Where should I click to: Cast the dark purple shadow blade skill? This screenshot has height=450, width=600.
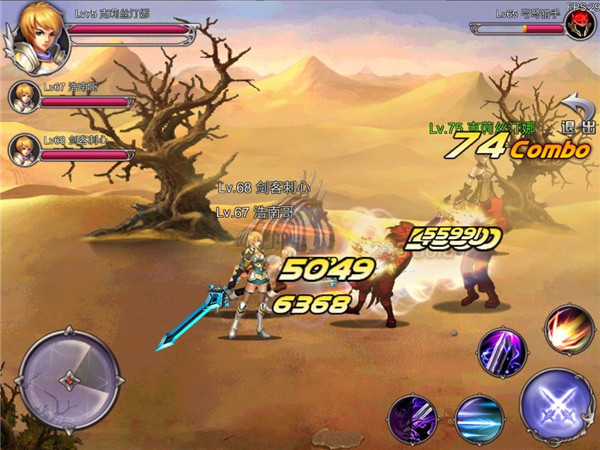click(412, 418)
